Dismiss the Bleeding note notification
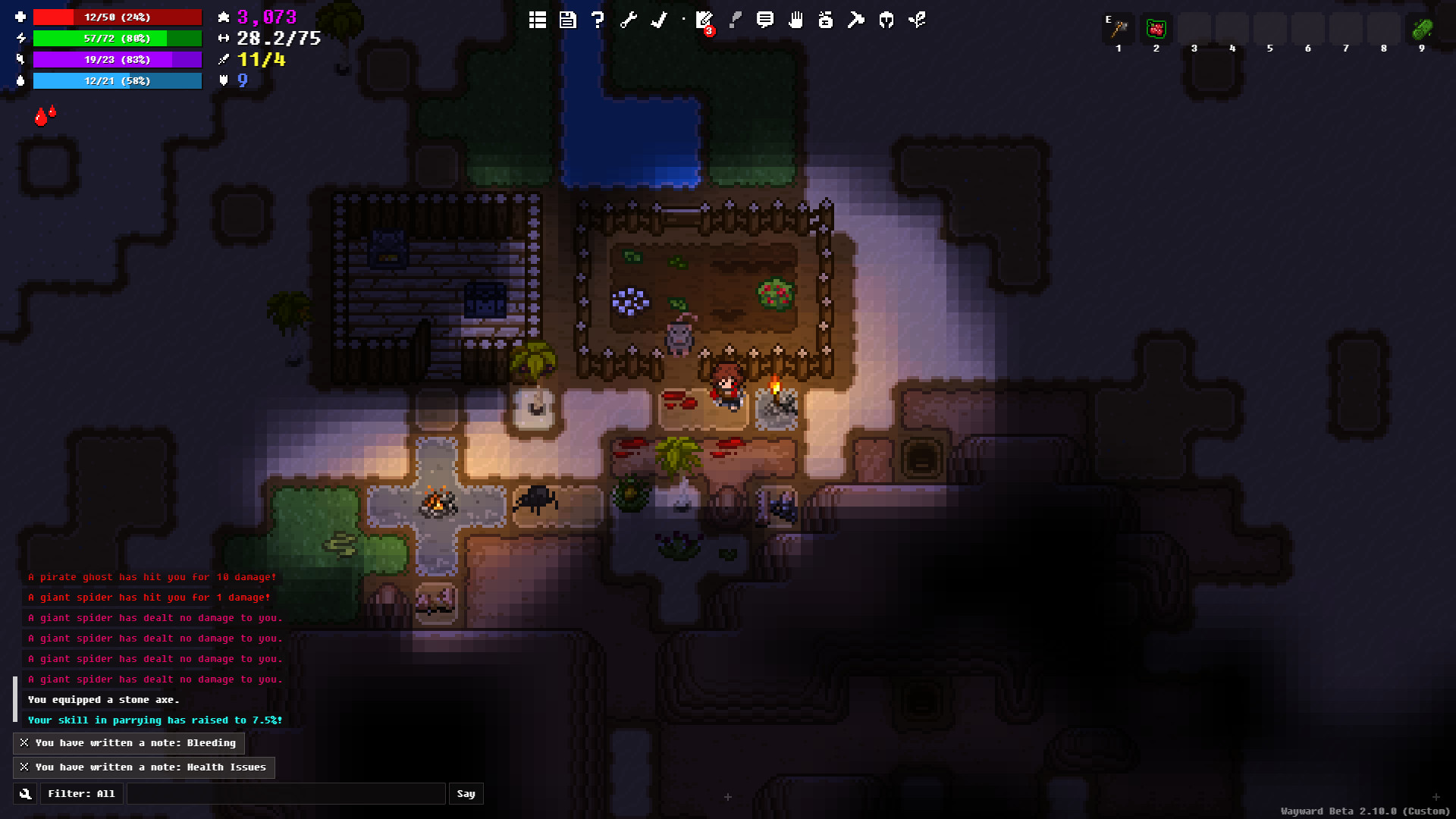This screenshot has height=819, width=1456. pyautogui.click(x=24, y=743)
